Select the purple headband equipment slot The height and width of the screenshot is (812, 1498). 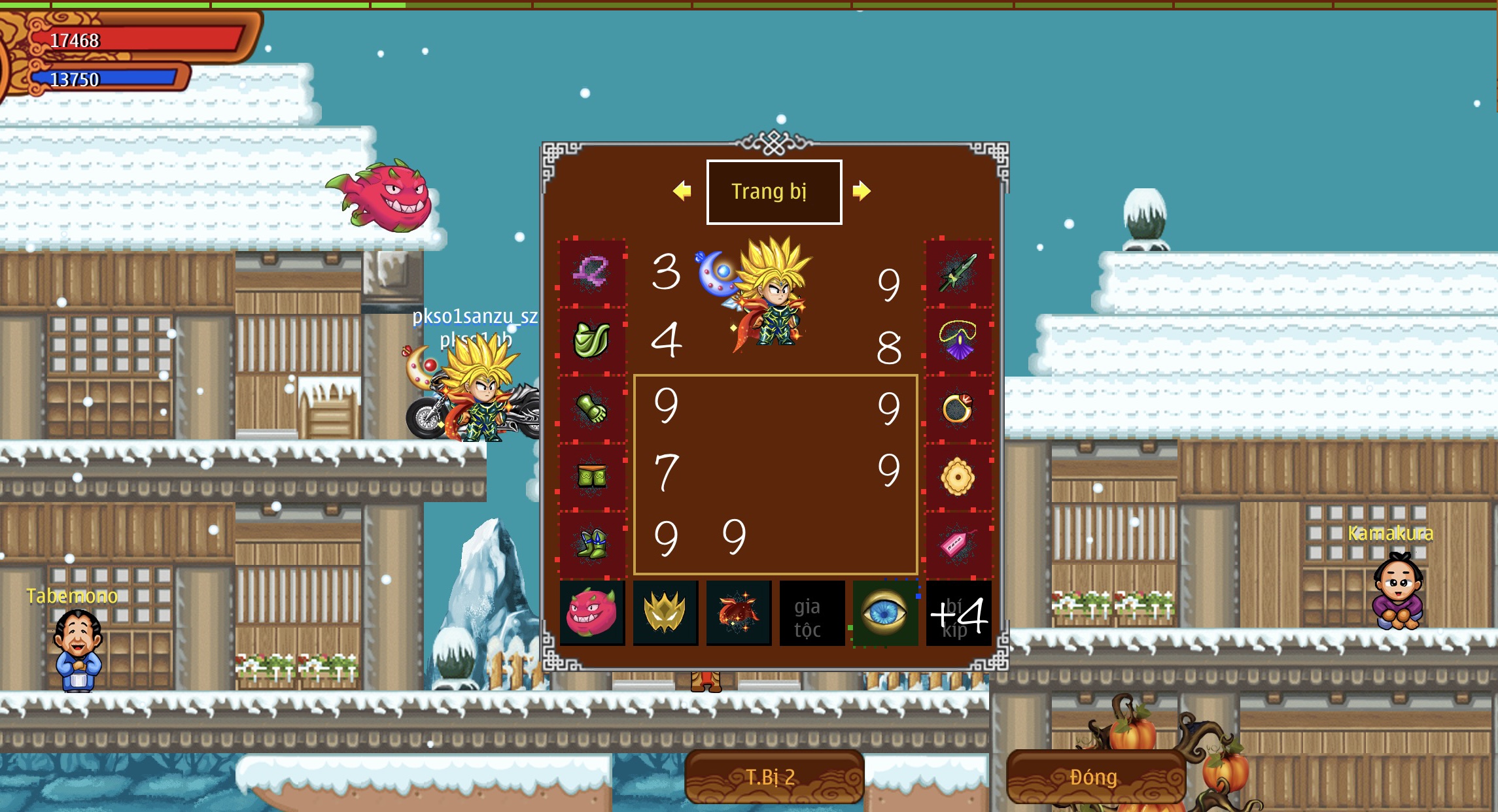pos(591,272)
